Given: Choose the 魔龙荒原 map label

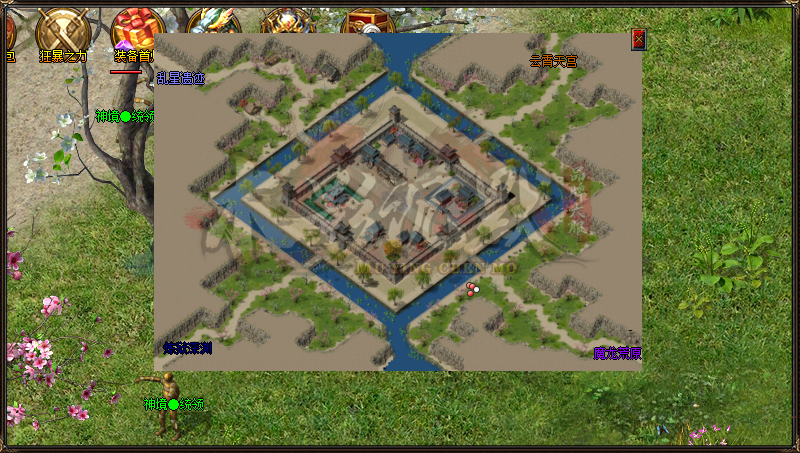Looking at the screenshot, I should [x=617, y=353].
